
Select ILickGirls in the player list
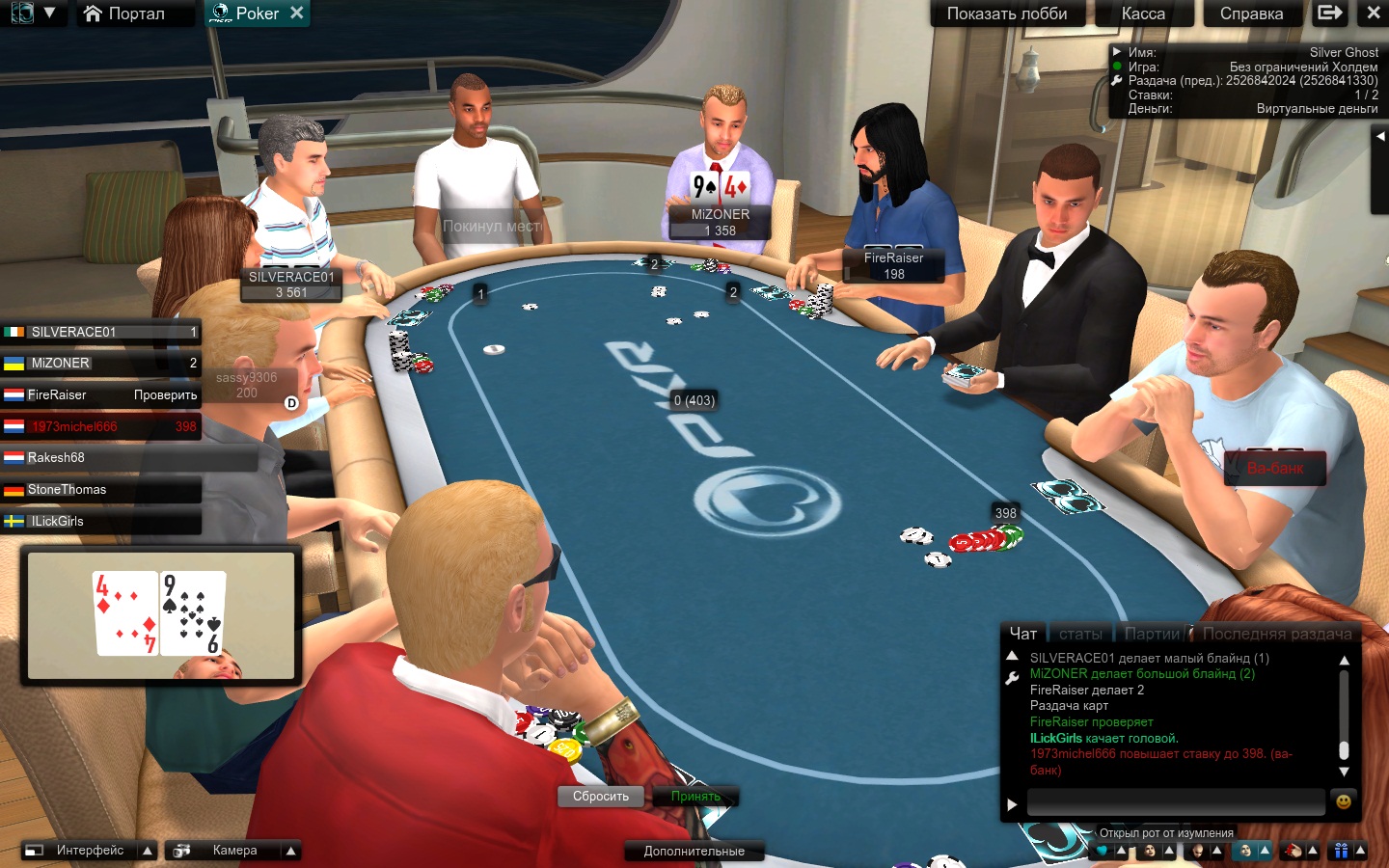coord(101,522)
